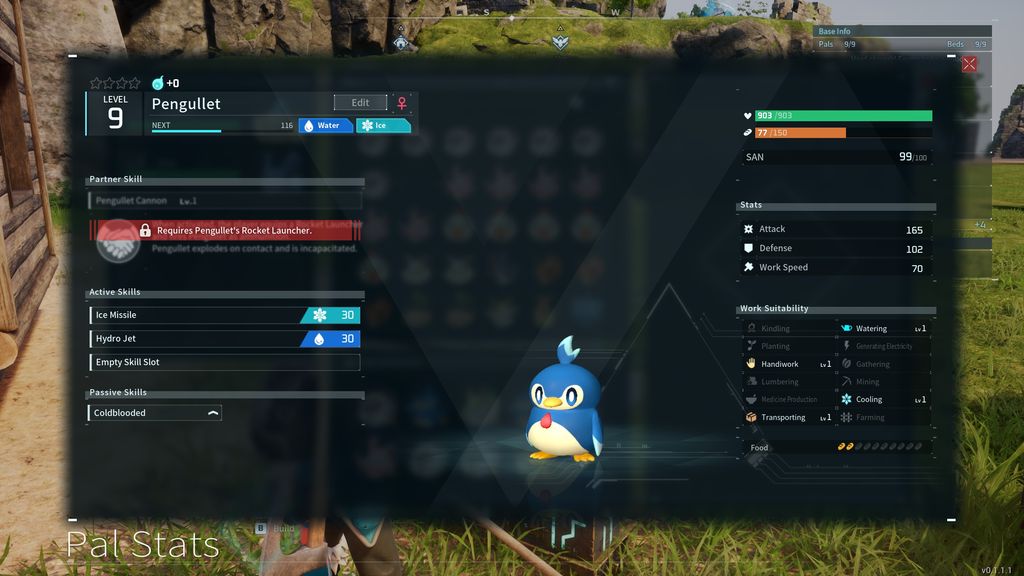Select the Pengullet Cannon partner skill
This screenshot has height=576, width=1024.
click(224, 201)
